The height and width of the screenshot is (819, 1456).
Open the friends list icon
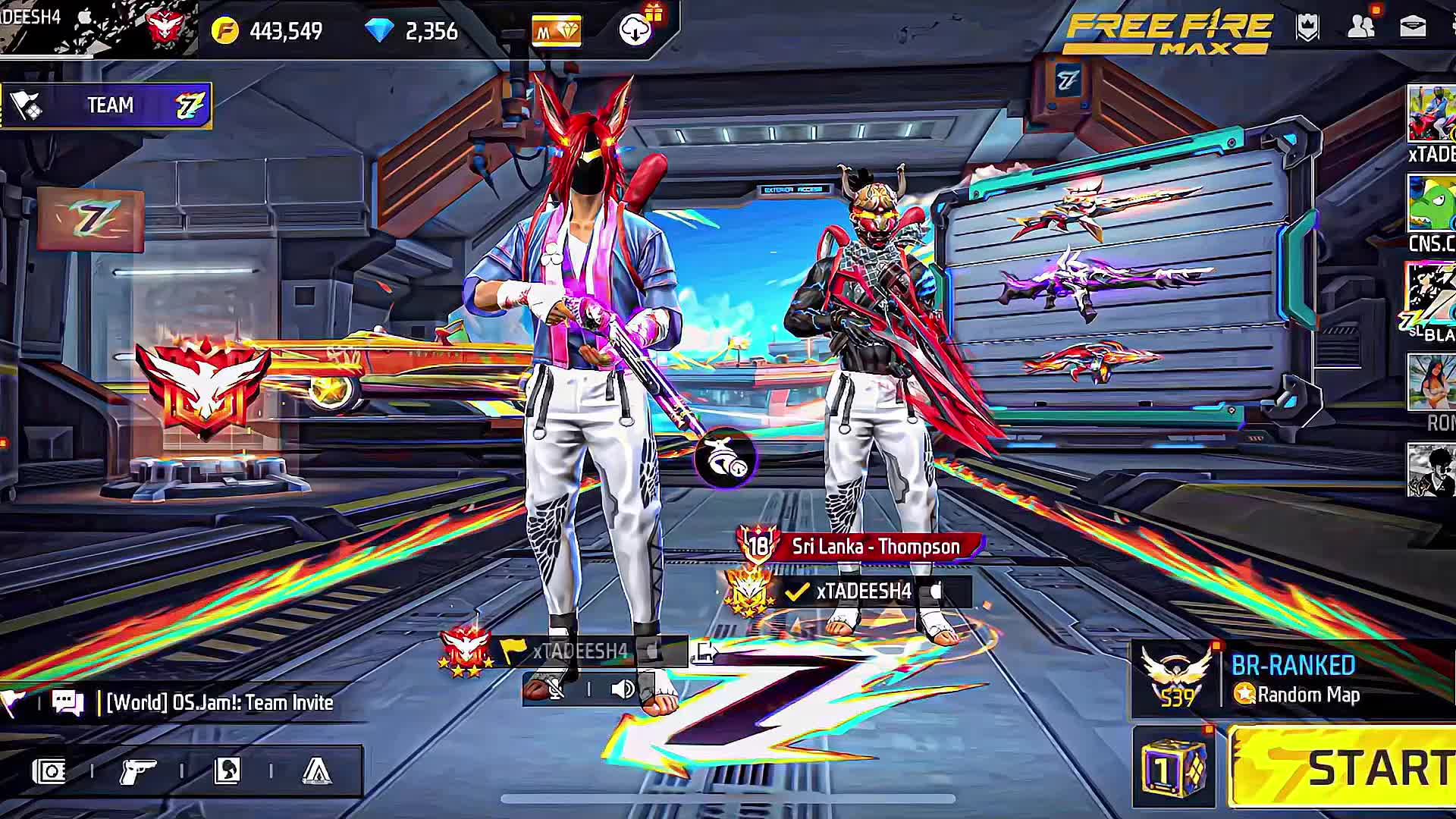tap(1361, 28)
